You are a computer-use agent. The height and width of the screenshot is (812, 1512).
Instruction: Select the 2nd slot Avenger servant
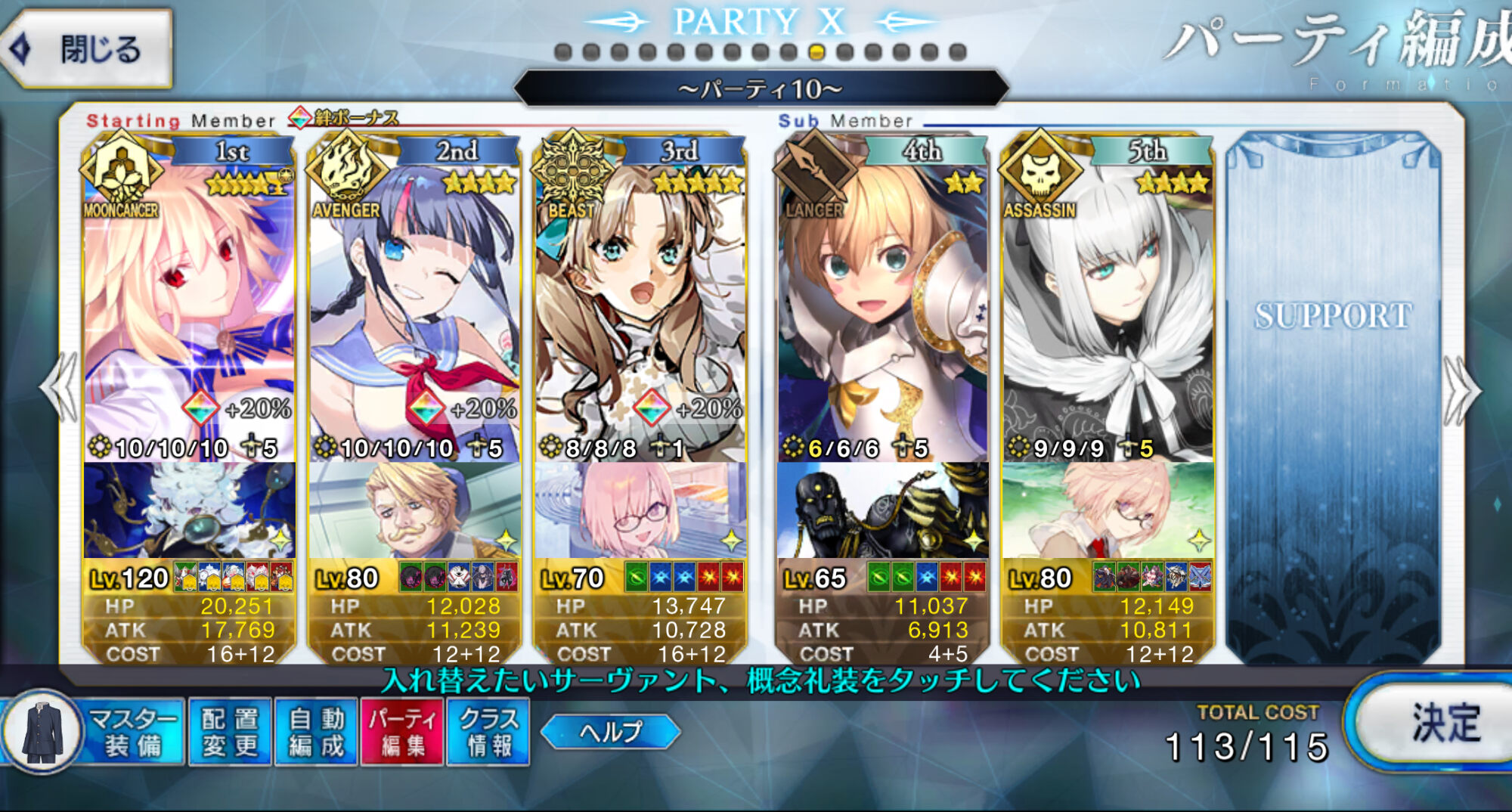pos(414,302)
